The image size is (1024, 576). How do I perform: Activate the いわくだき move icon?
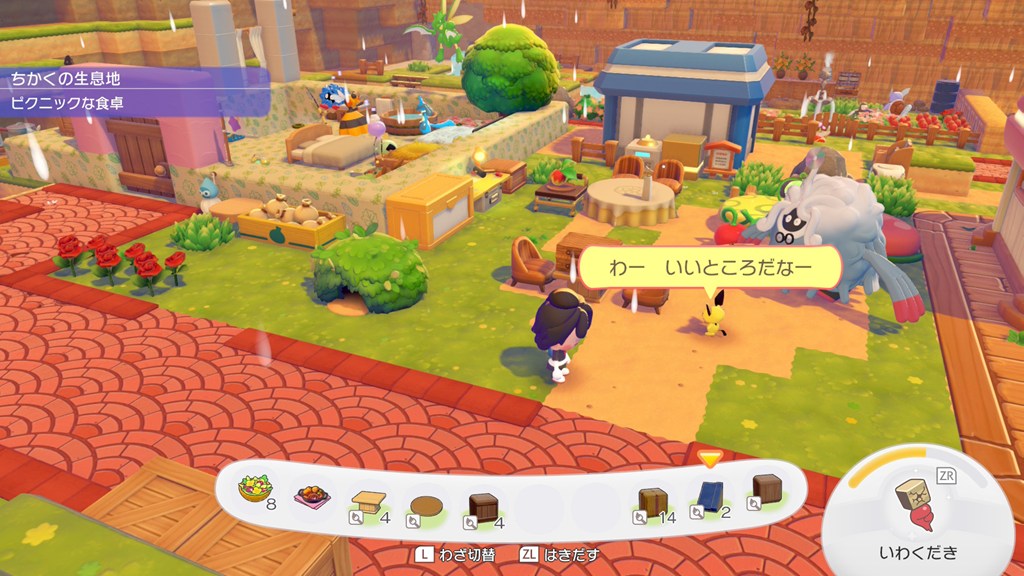(917, 505)
